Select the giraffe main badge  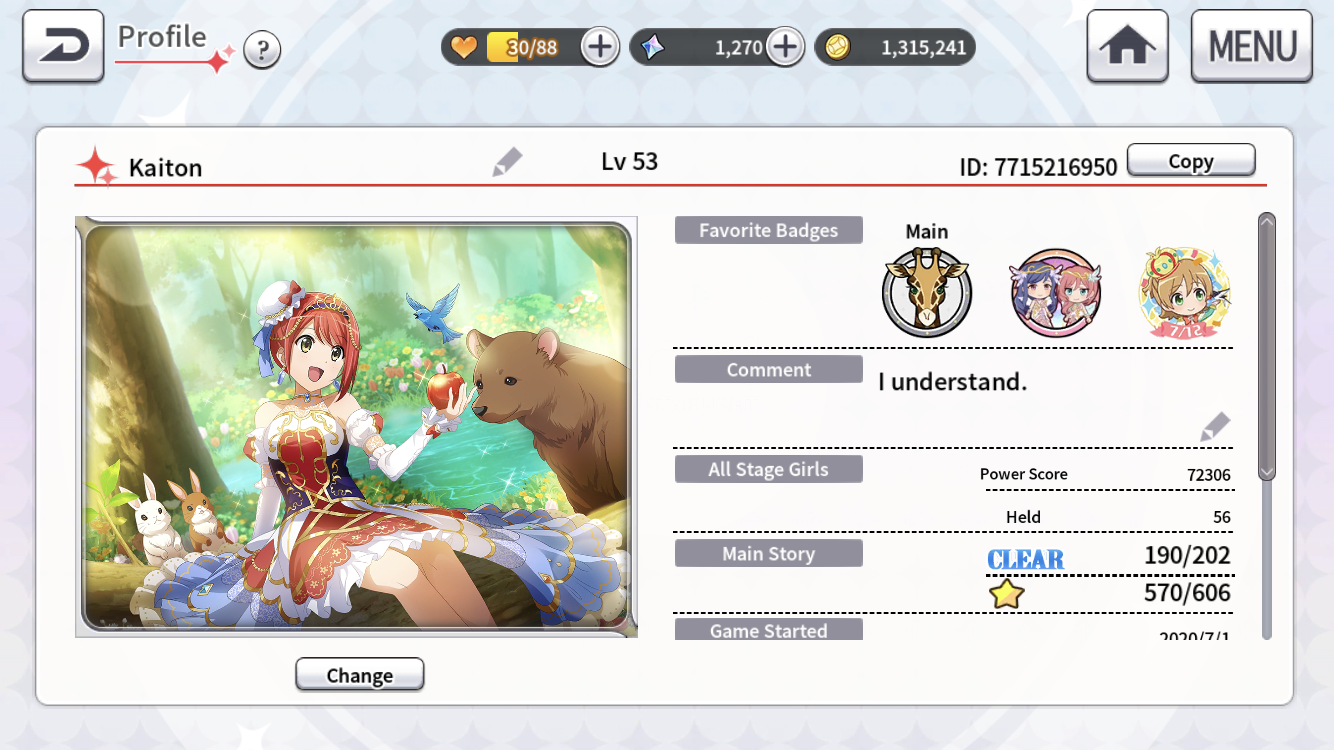[x=926, y=293]
